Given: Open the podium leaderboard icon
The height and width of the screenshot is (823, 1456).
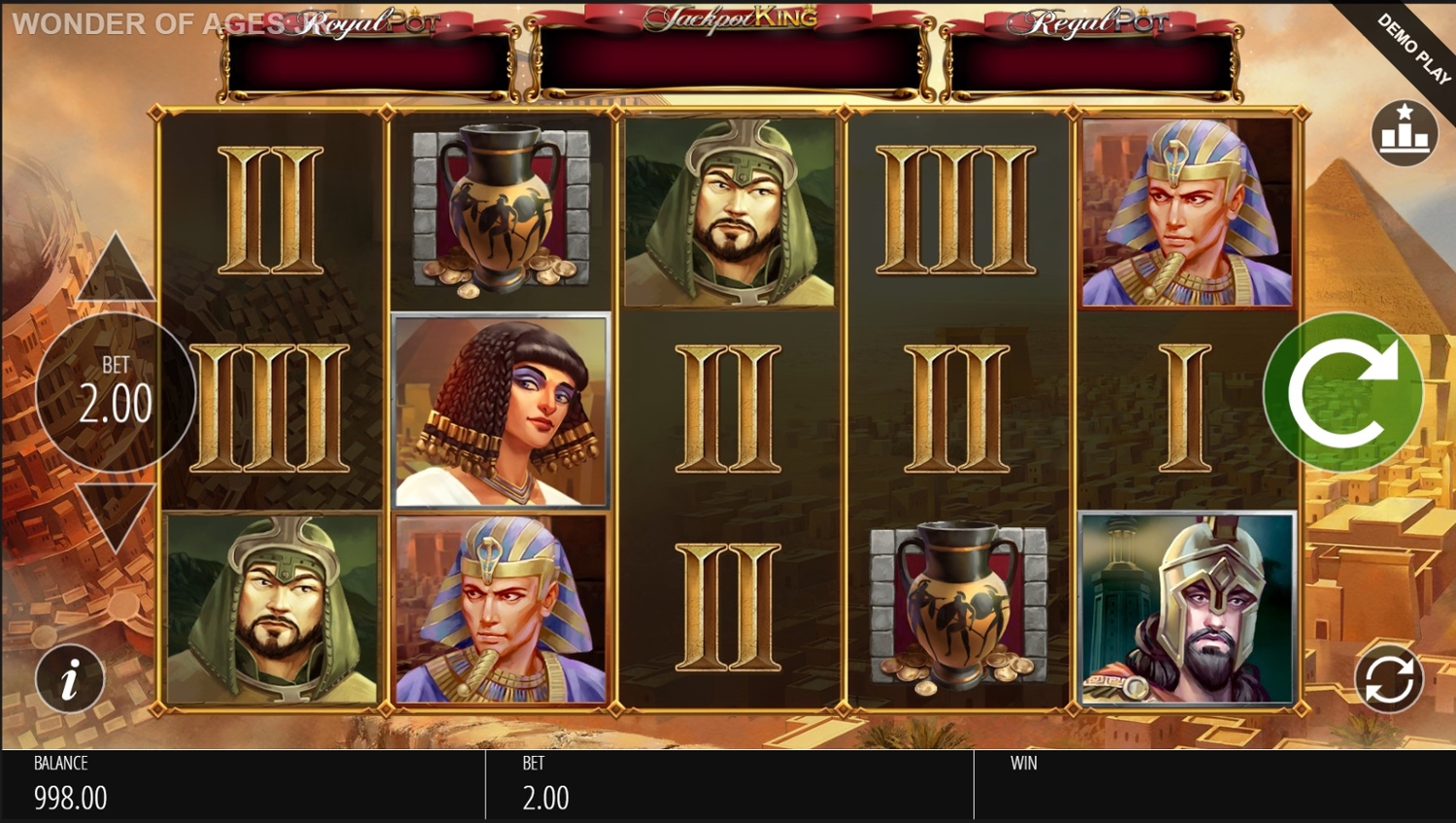Looking at the screenshot, I should [x=1404, y=133].
